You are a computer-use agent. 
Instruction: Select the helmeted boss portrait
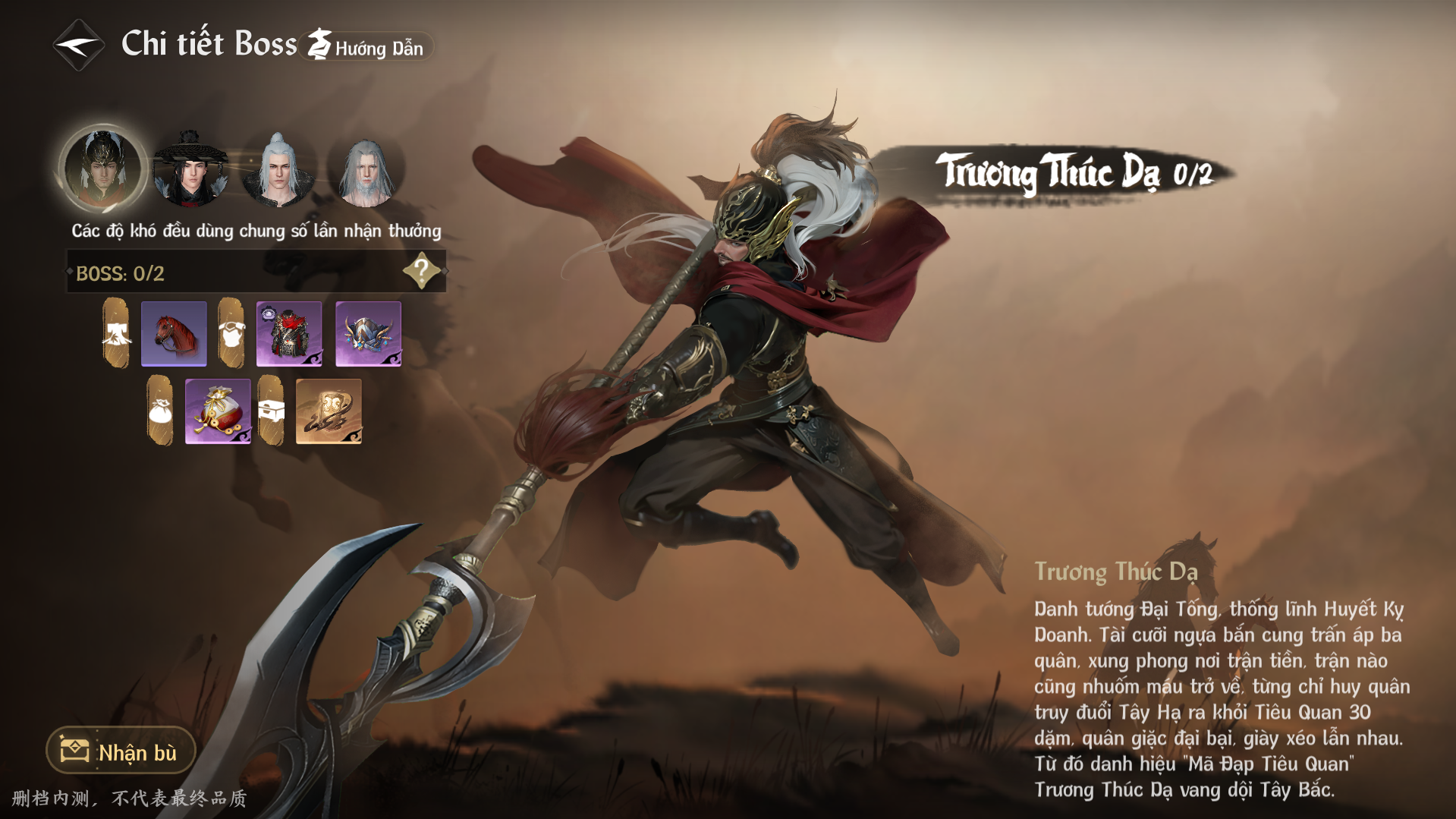(x=102, y=169)
